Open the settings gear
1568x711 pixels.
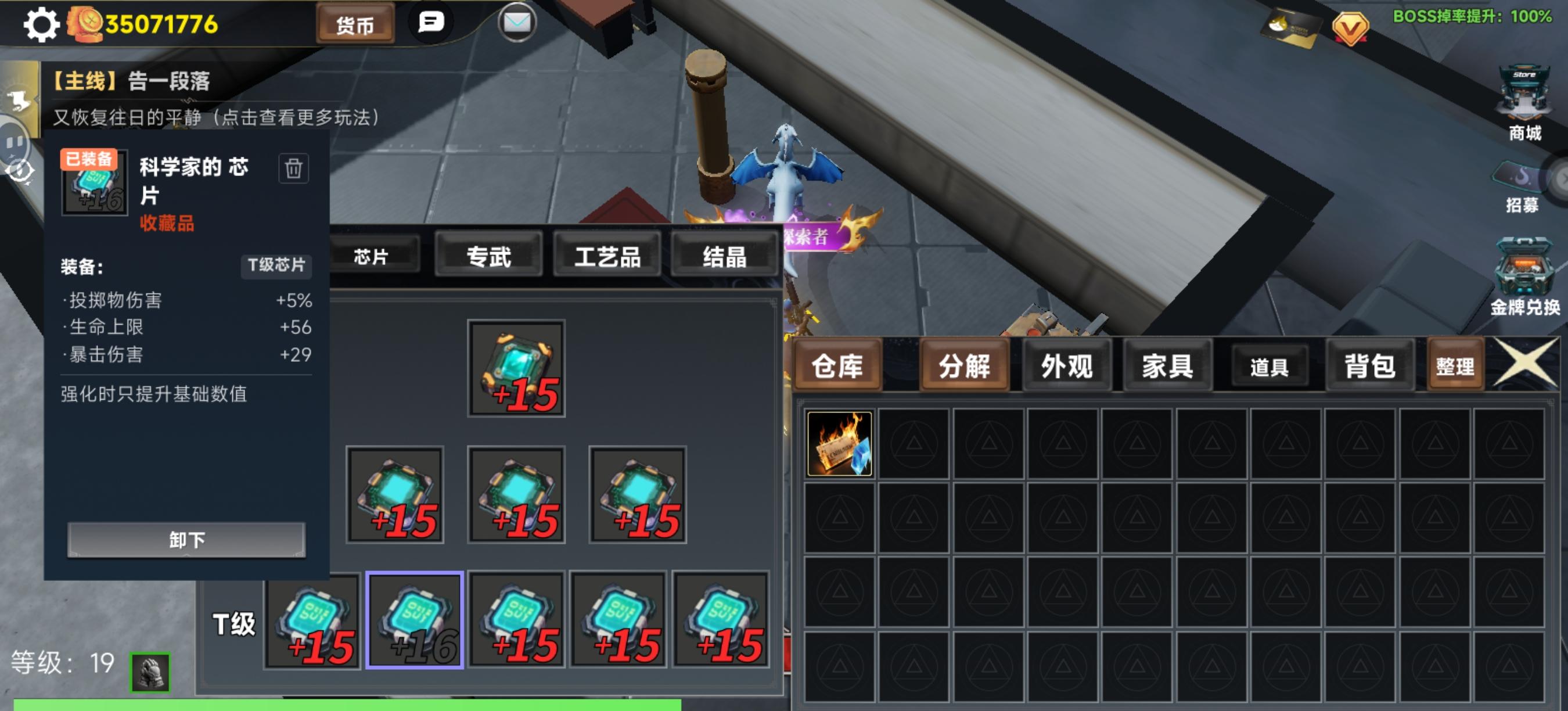40,24
